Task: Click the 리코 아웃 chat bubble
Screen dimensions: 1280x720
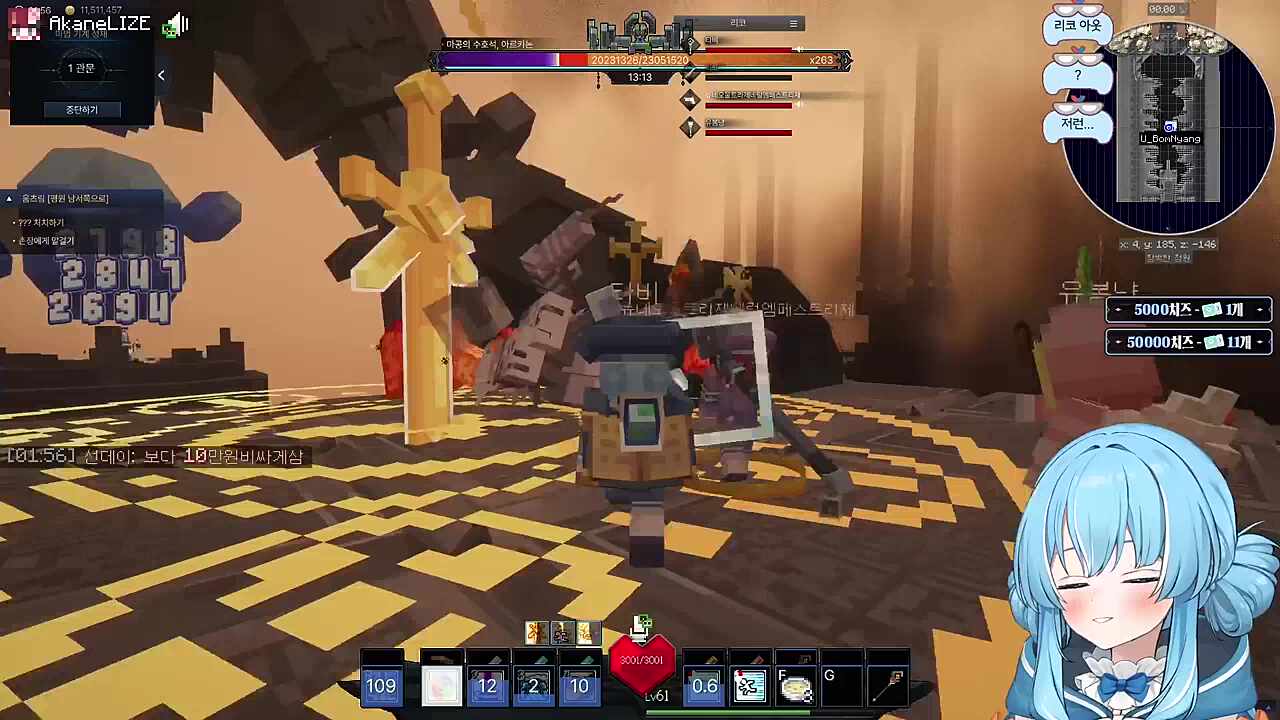Action: (1077, 26)
